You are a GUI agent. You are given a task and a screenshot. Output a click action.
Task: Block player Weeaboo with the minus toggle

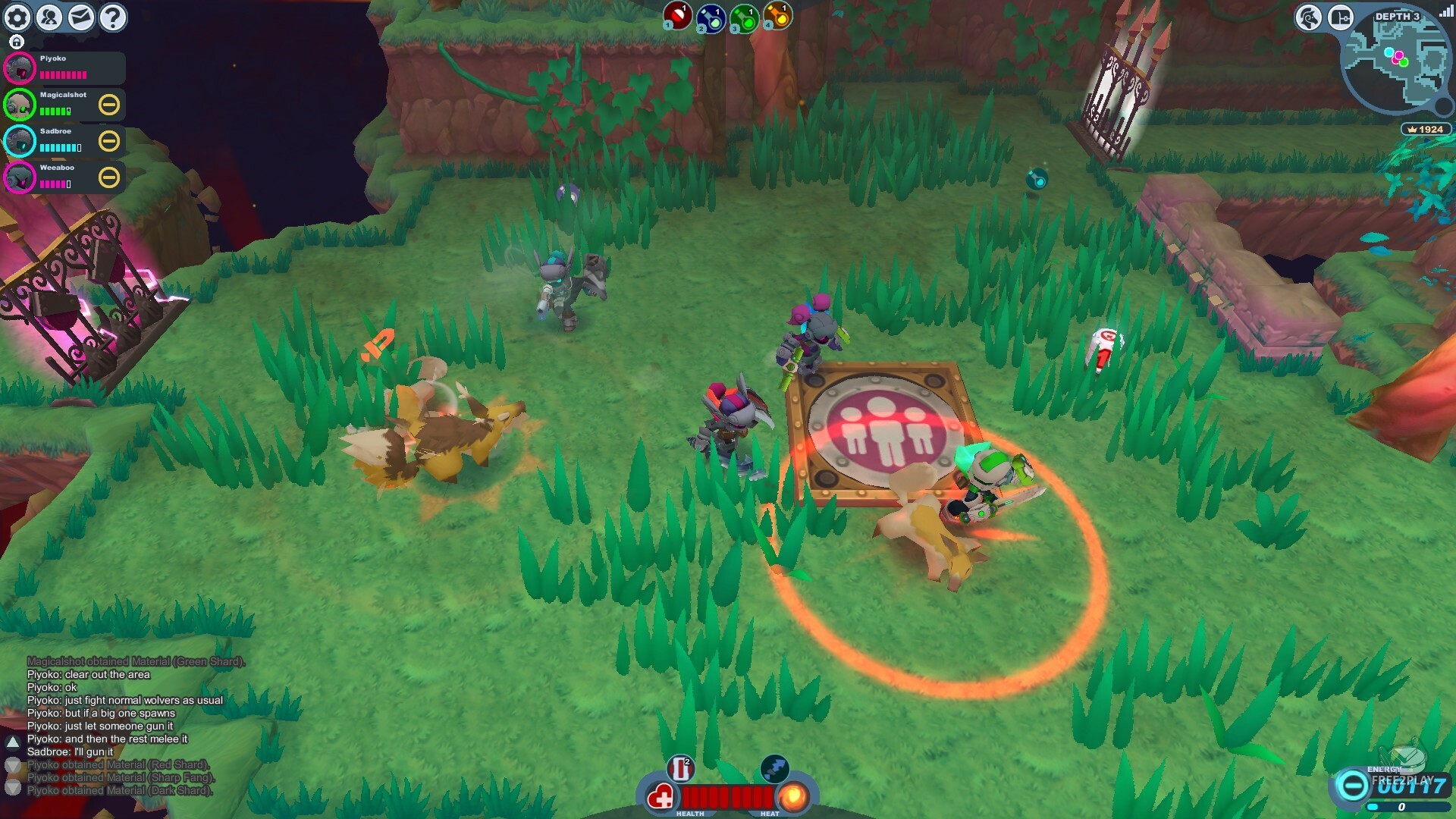coord(109,177)
